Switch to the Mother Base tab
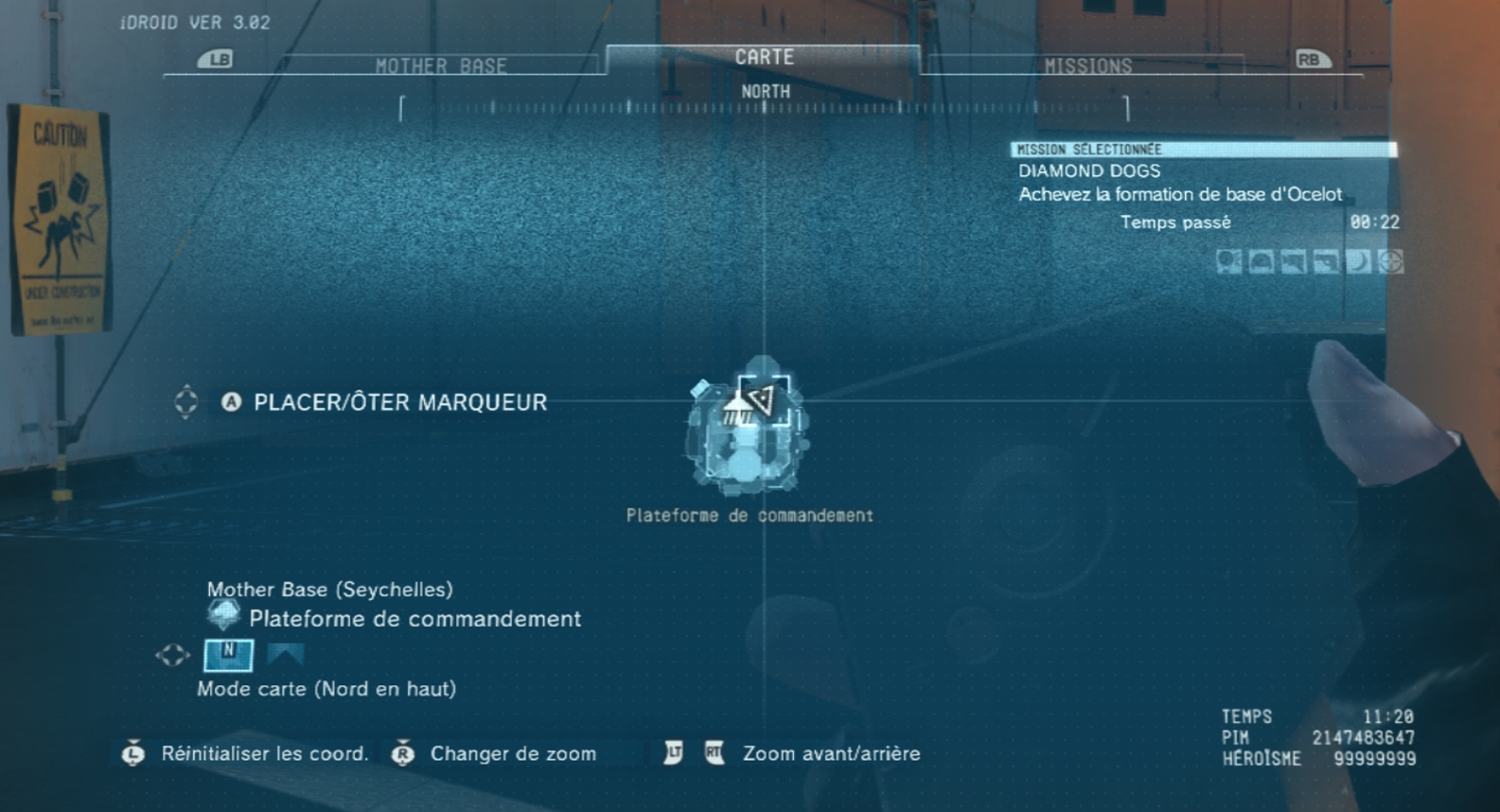Viewport: 1500px width, 812px height. 441,65
